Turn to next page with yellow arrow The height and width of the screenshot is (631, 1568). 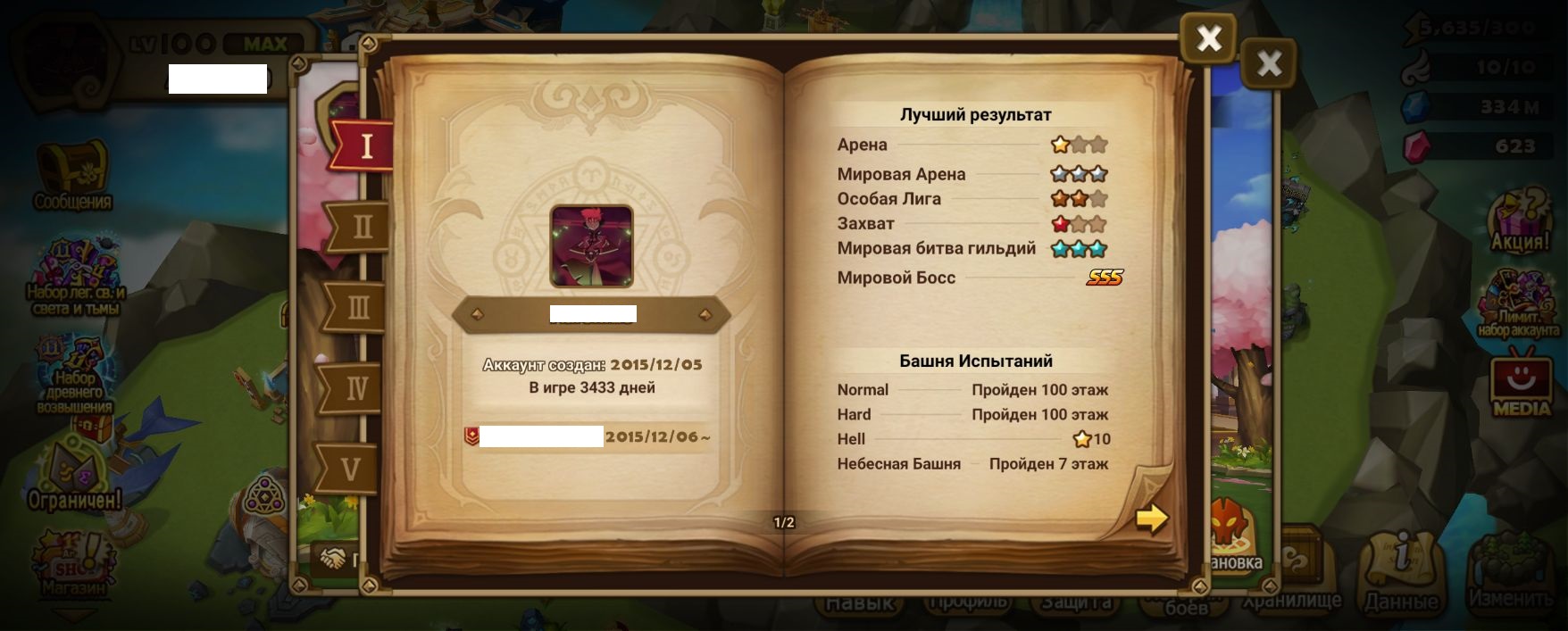point(1151,518)
